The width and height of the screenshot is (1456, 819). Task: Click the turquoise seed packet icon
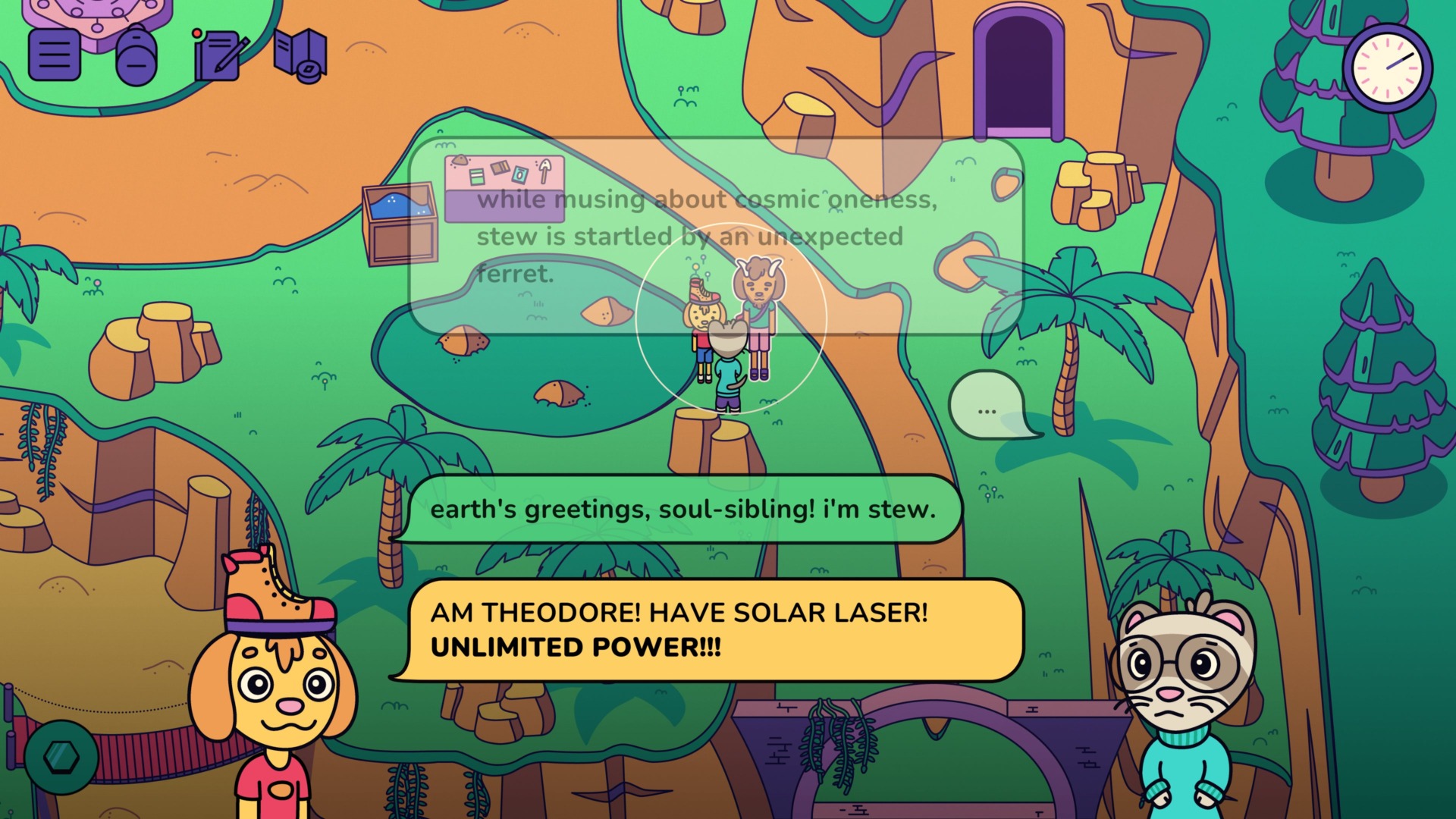point(519,176)
